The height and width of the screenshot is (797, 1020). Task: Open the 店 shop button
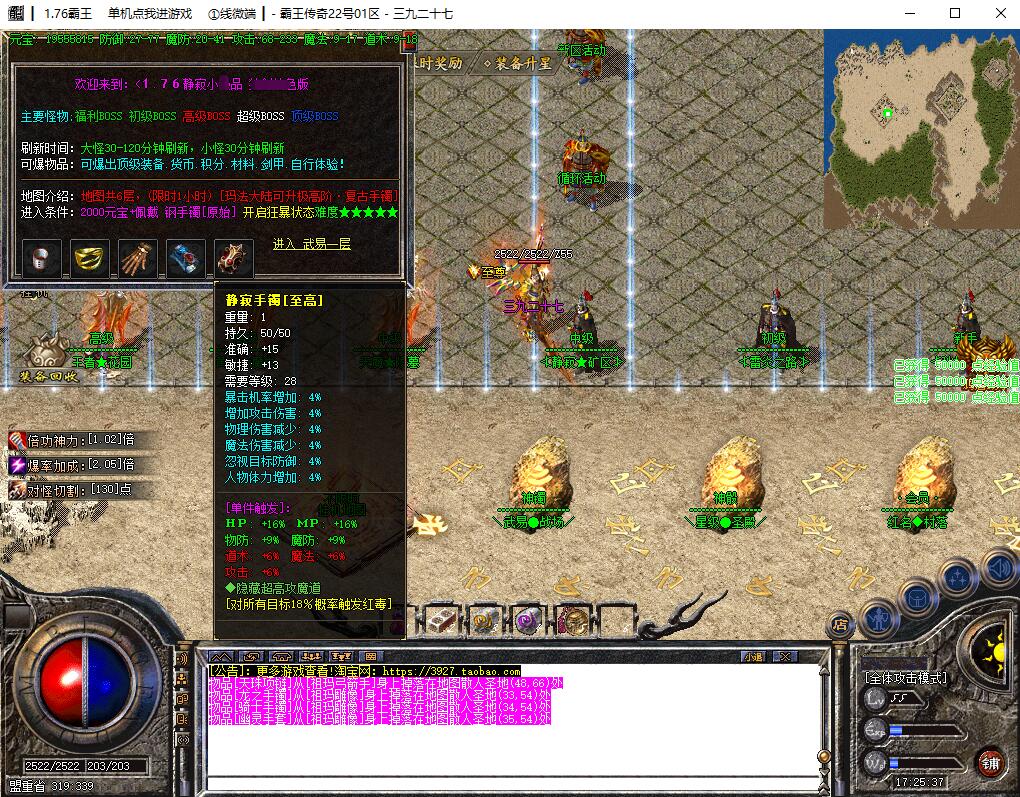pos(840,625)
